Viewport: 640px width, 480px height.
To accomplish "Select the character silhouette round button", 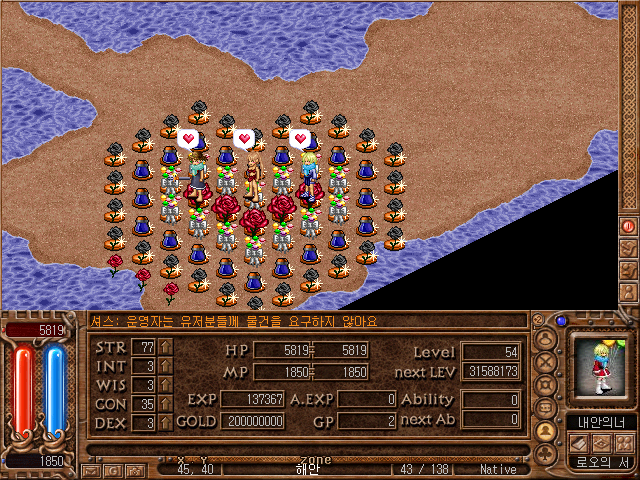I will click(x=546, y=338).
